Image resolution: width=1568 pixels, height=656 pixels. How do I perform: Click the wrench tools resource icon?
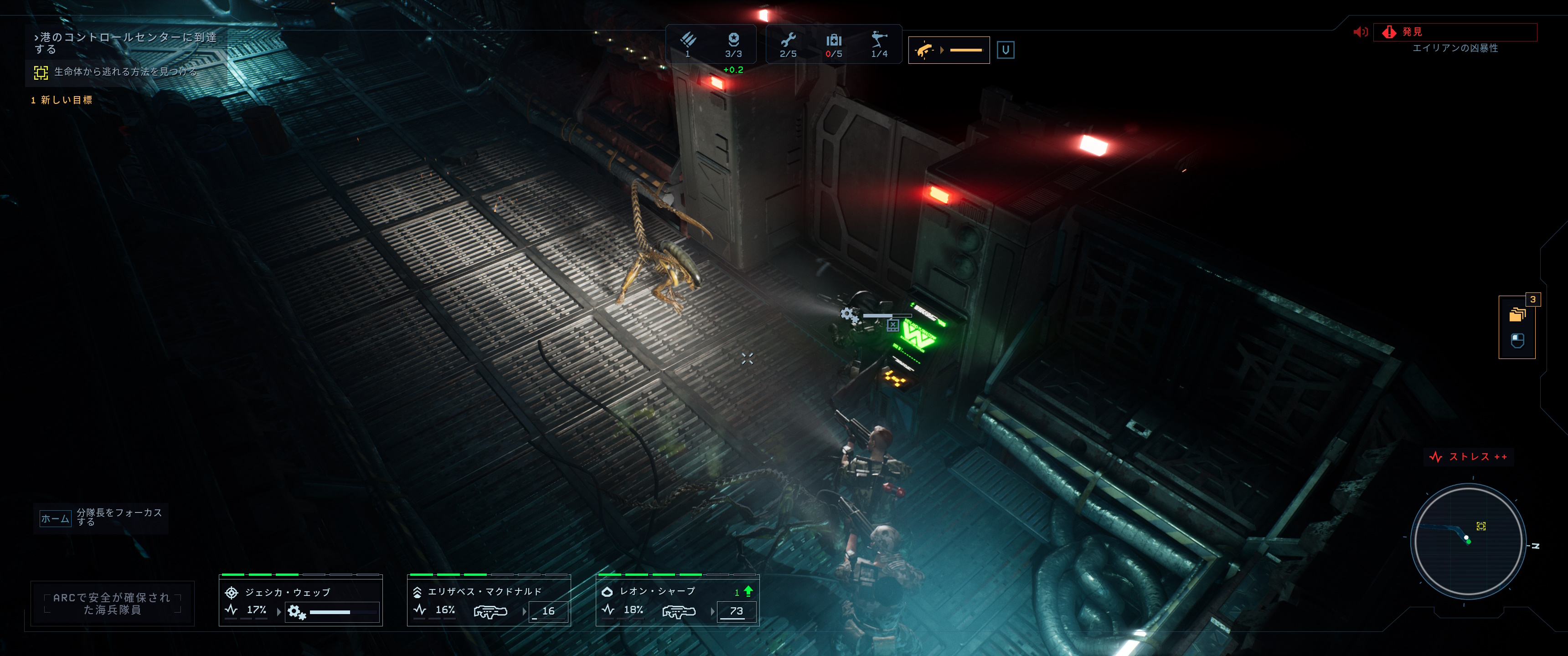pyautogui.click(x=788, y=41)
